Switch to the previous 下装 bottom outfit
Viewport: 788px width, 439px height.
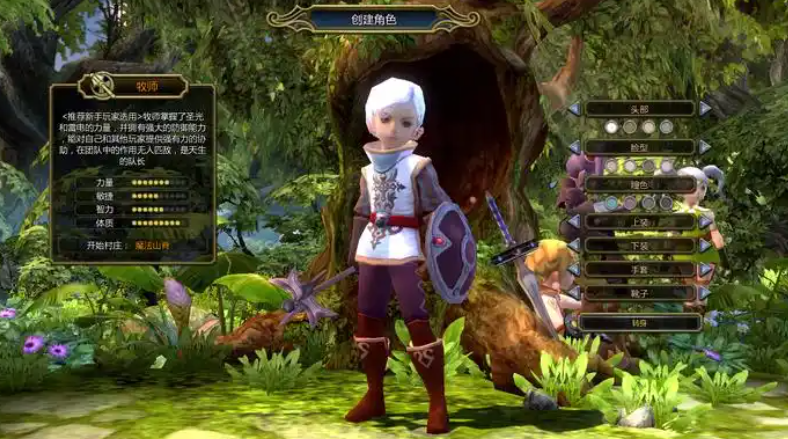coord(575,245)
